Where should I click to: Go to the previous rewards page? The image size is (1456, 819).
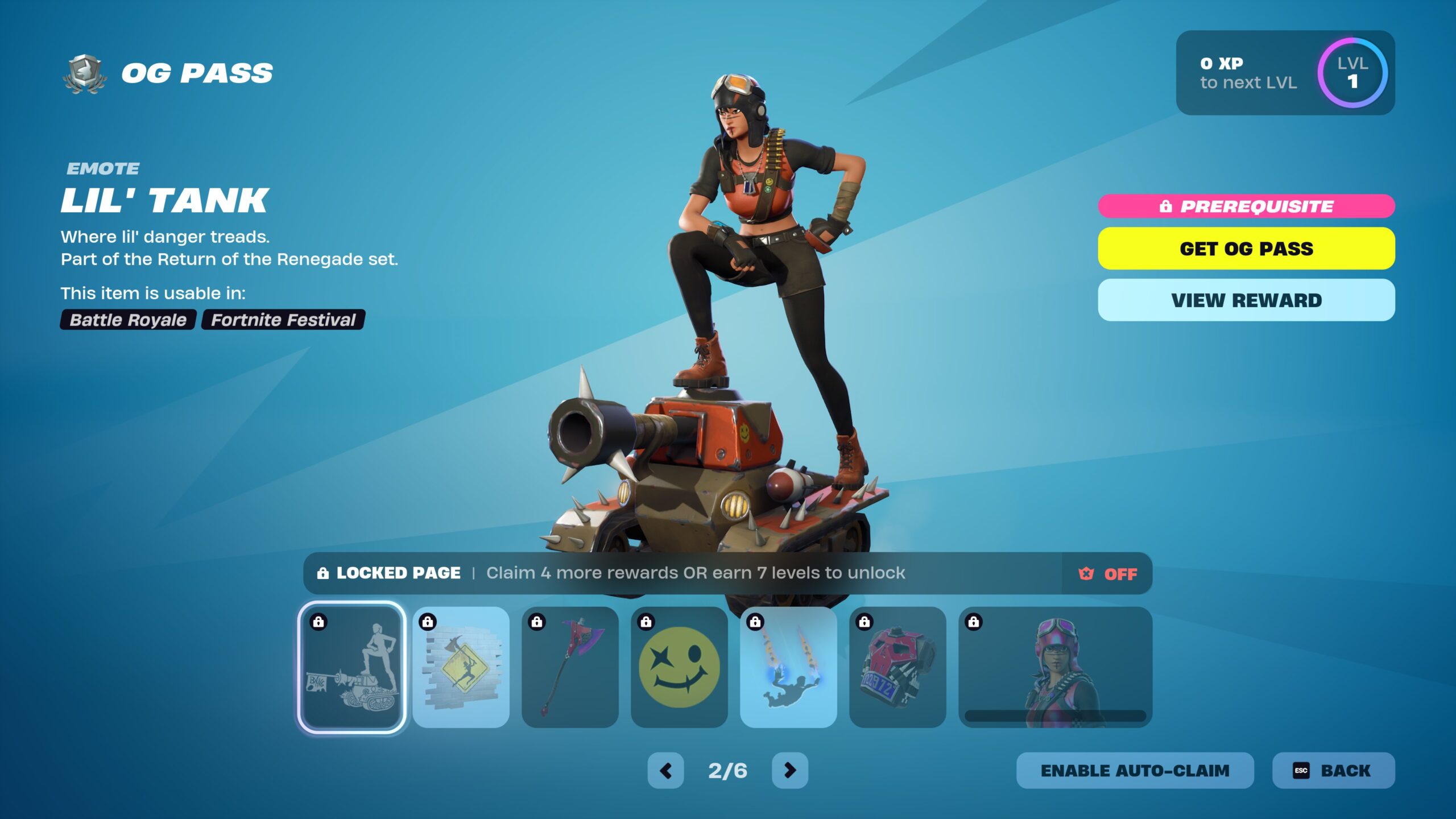(x=665, y=770)
